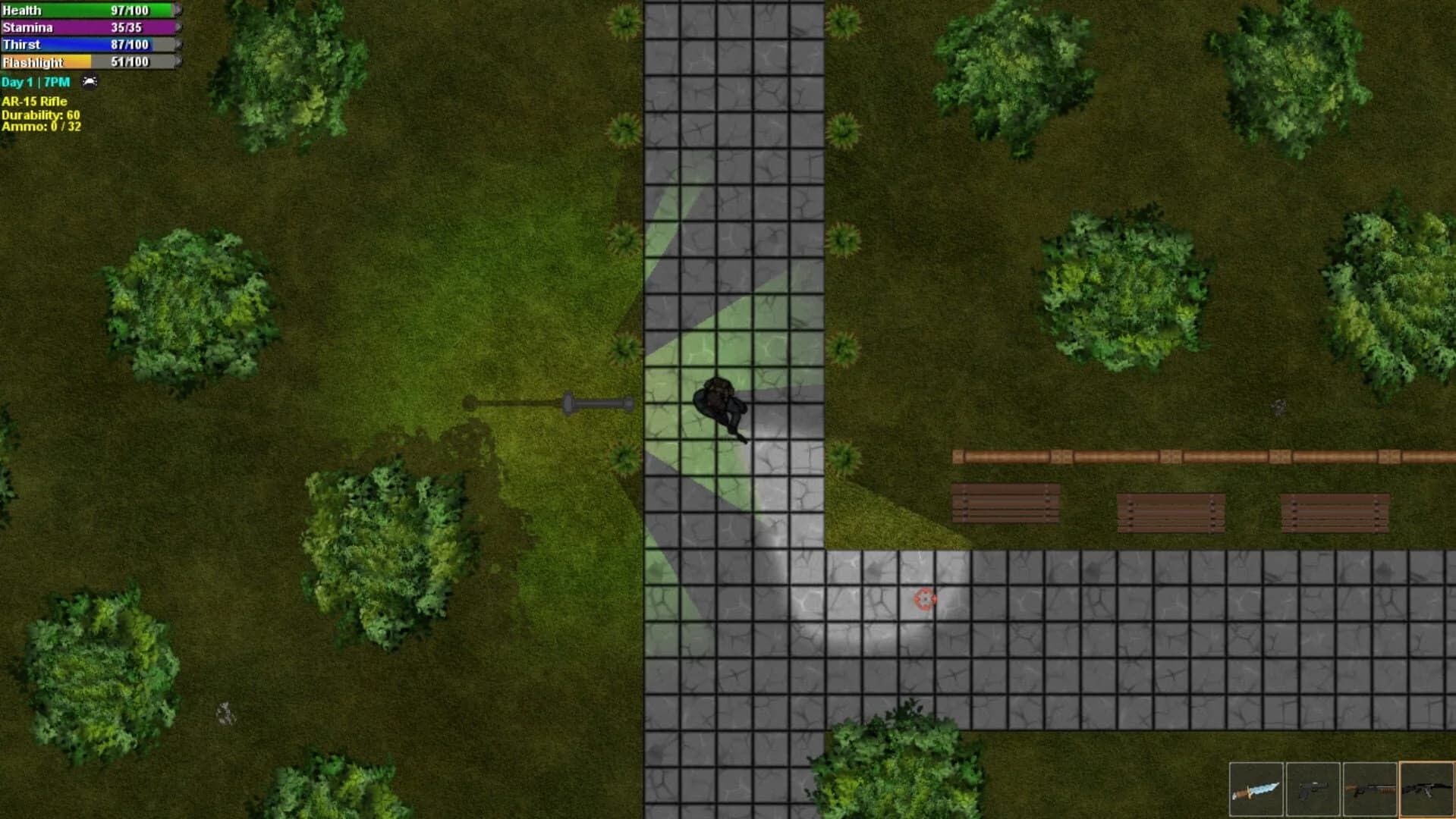Image resolution: width=1456 pixels, height=819 pixels.
Task: Expand the Health bar's right arrow
Action: pyautogui.click(x=177, y=11)
